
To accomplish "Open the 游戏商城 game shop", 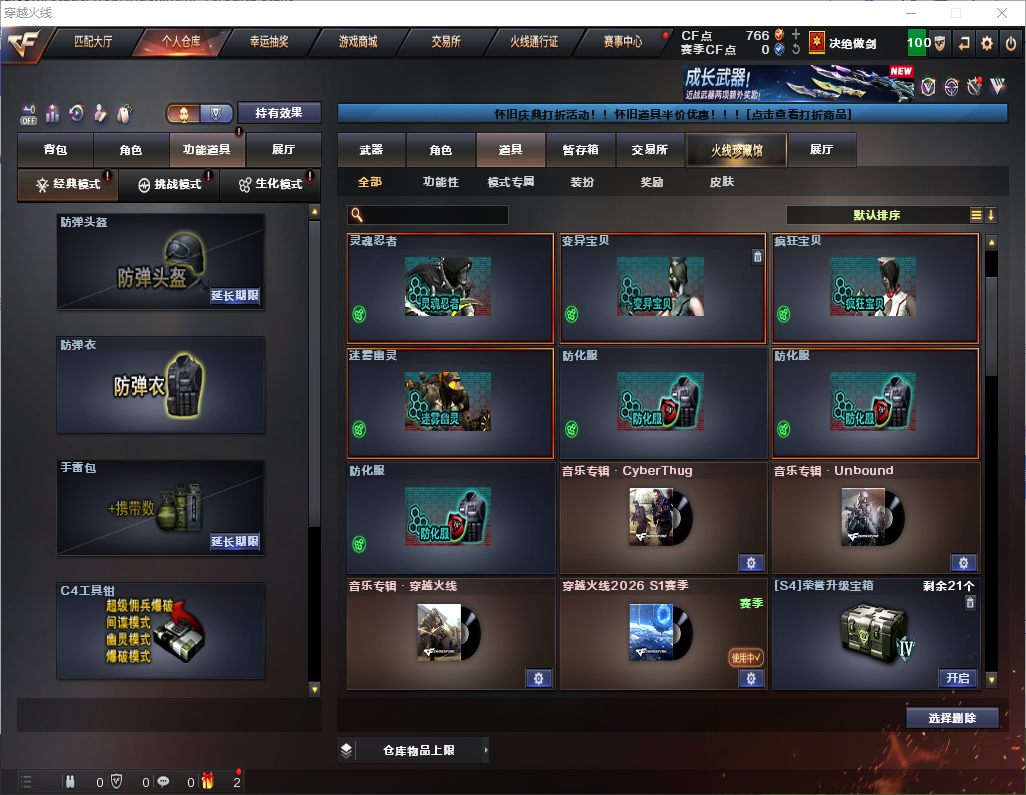I will pos(358,42).
